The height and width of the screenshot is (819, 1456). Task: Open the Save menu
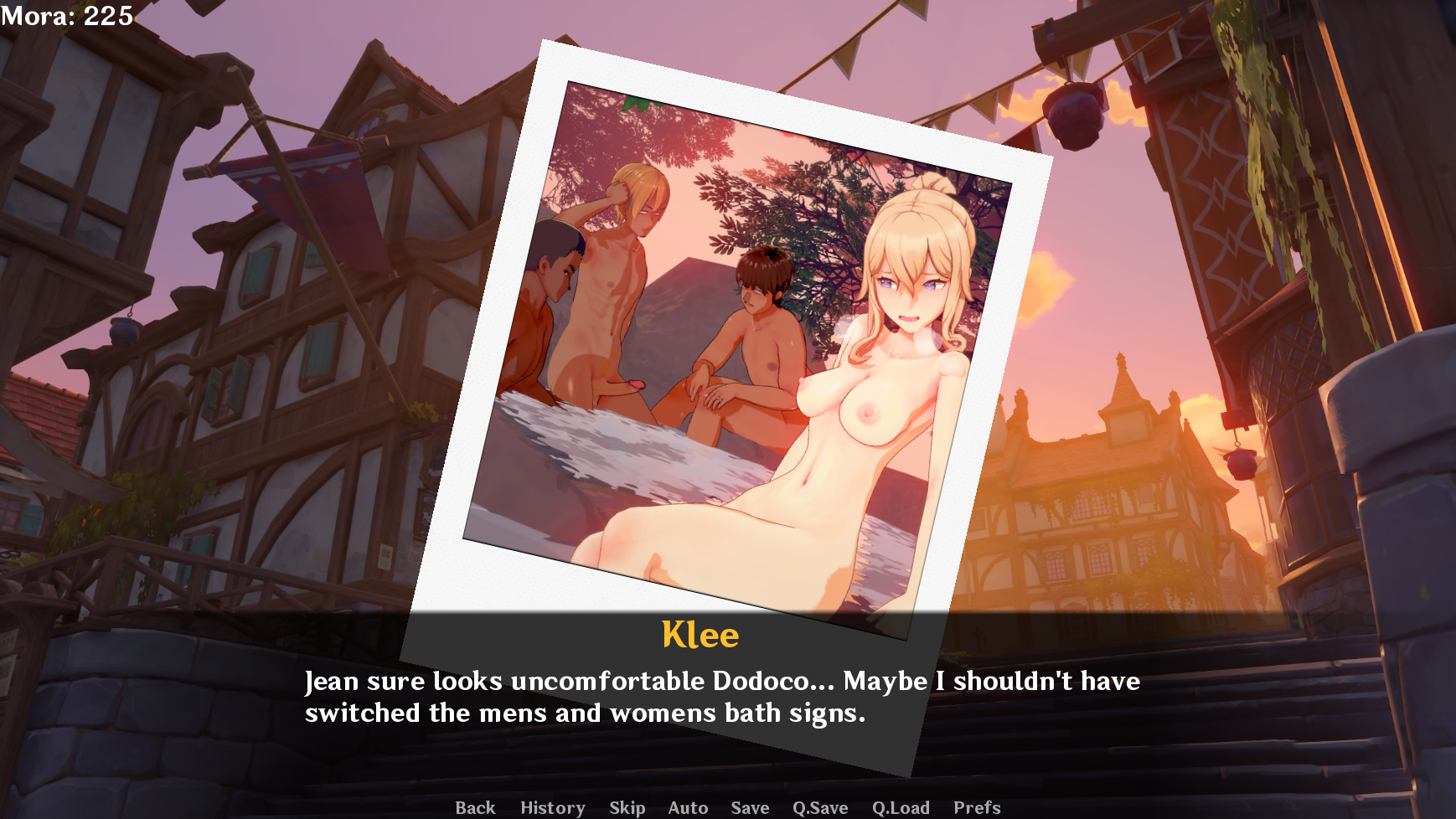click(x=750, y=807)
